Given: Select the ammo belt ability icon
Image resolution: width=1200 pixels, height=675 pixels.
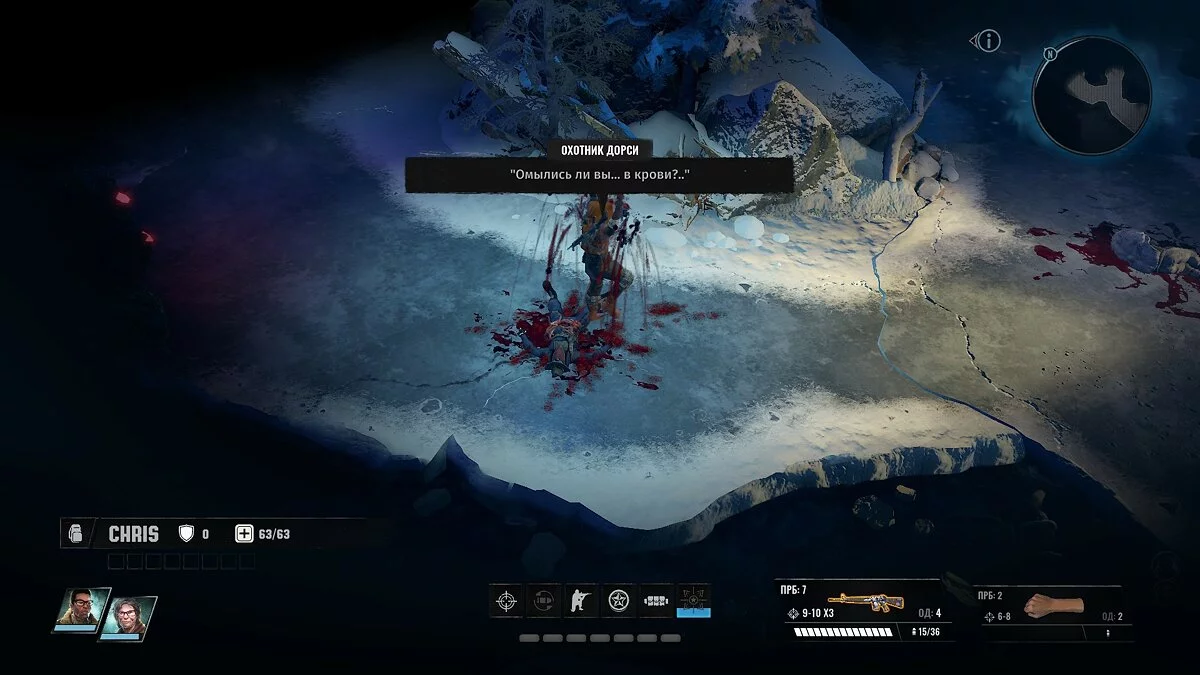Looking at the screenshot, I should tap(656, 601).
